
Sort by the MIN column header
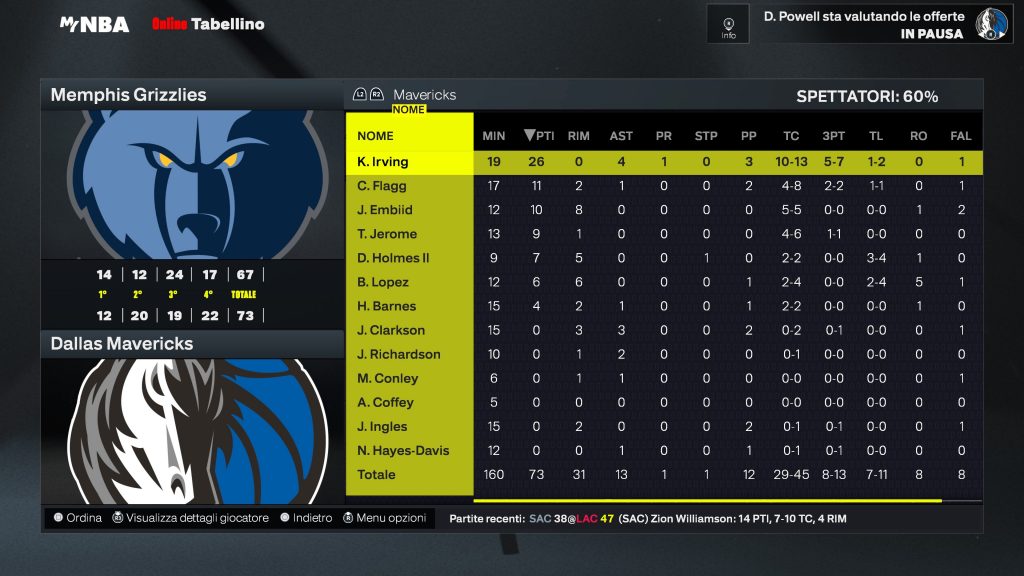coord(494,136)
